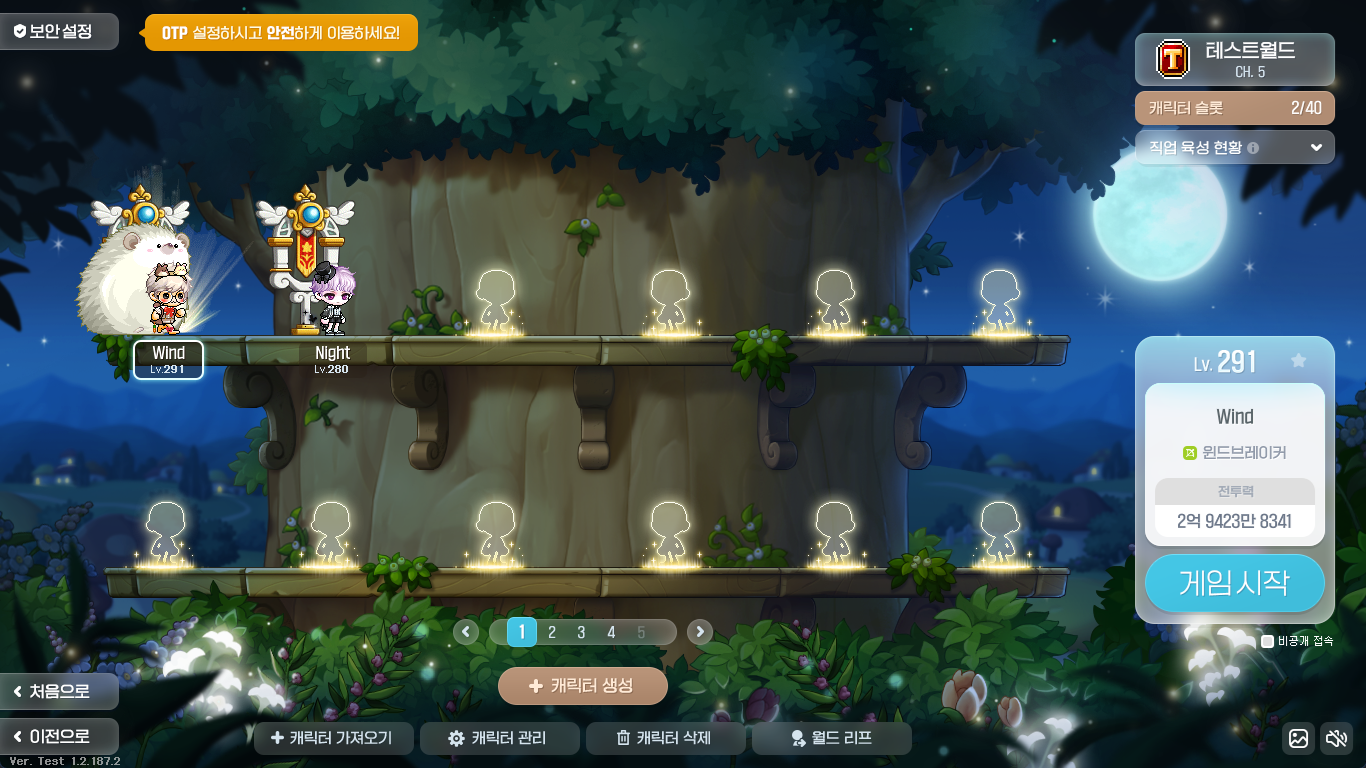The width and height of the screenshot is (1366, 768).
Task: Open 캐릭터 가져오기 import option
Action: coord(334,738)
